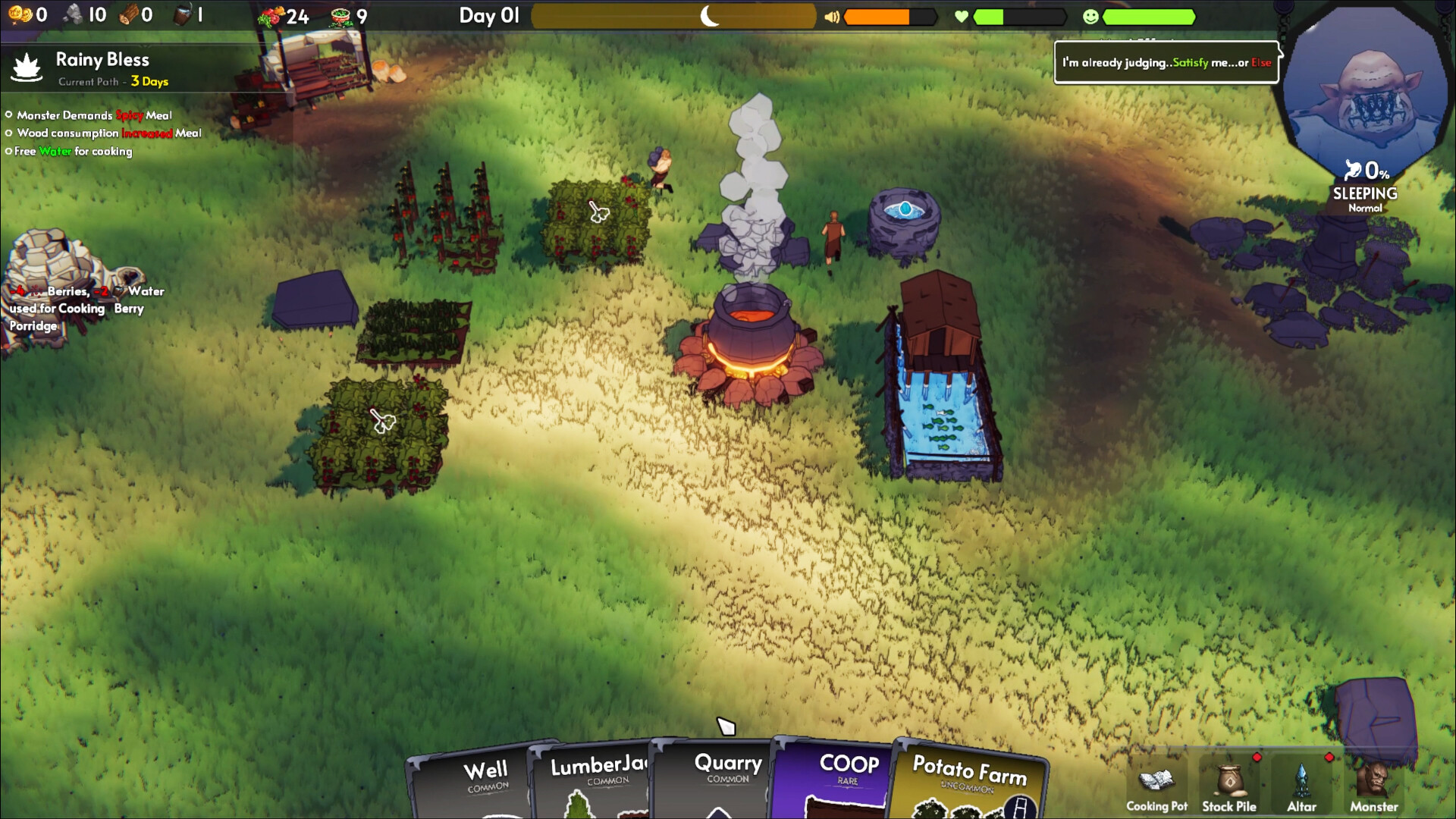Open the Rainy Bless path panel
The image size is (1456, 819).
click(x=102, y=68)
